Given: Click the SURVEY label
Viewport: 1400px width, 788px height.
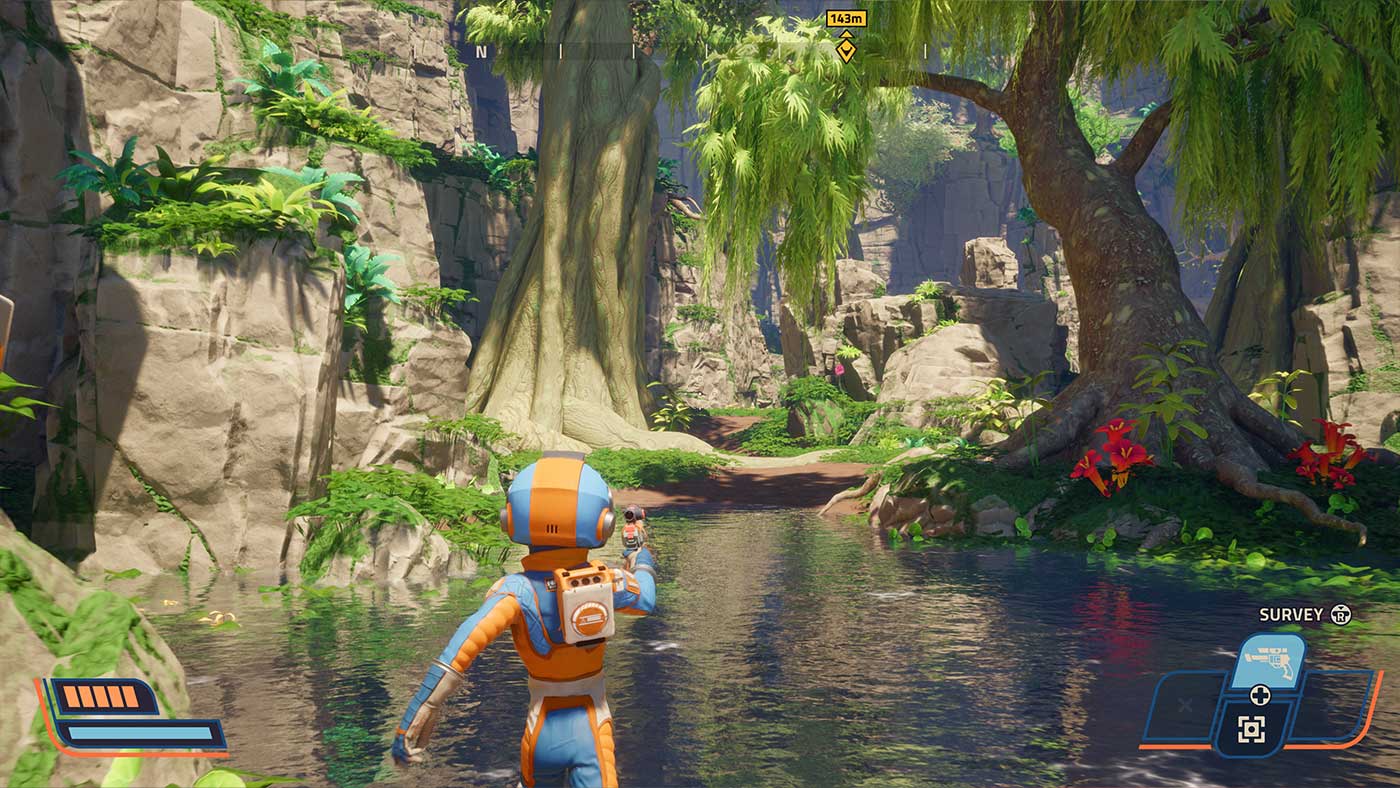Looking at the screenshot, I should 1292,614.
